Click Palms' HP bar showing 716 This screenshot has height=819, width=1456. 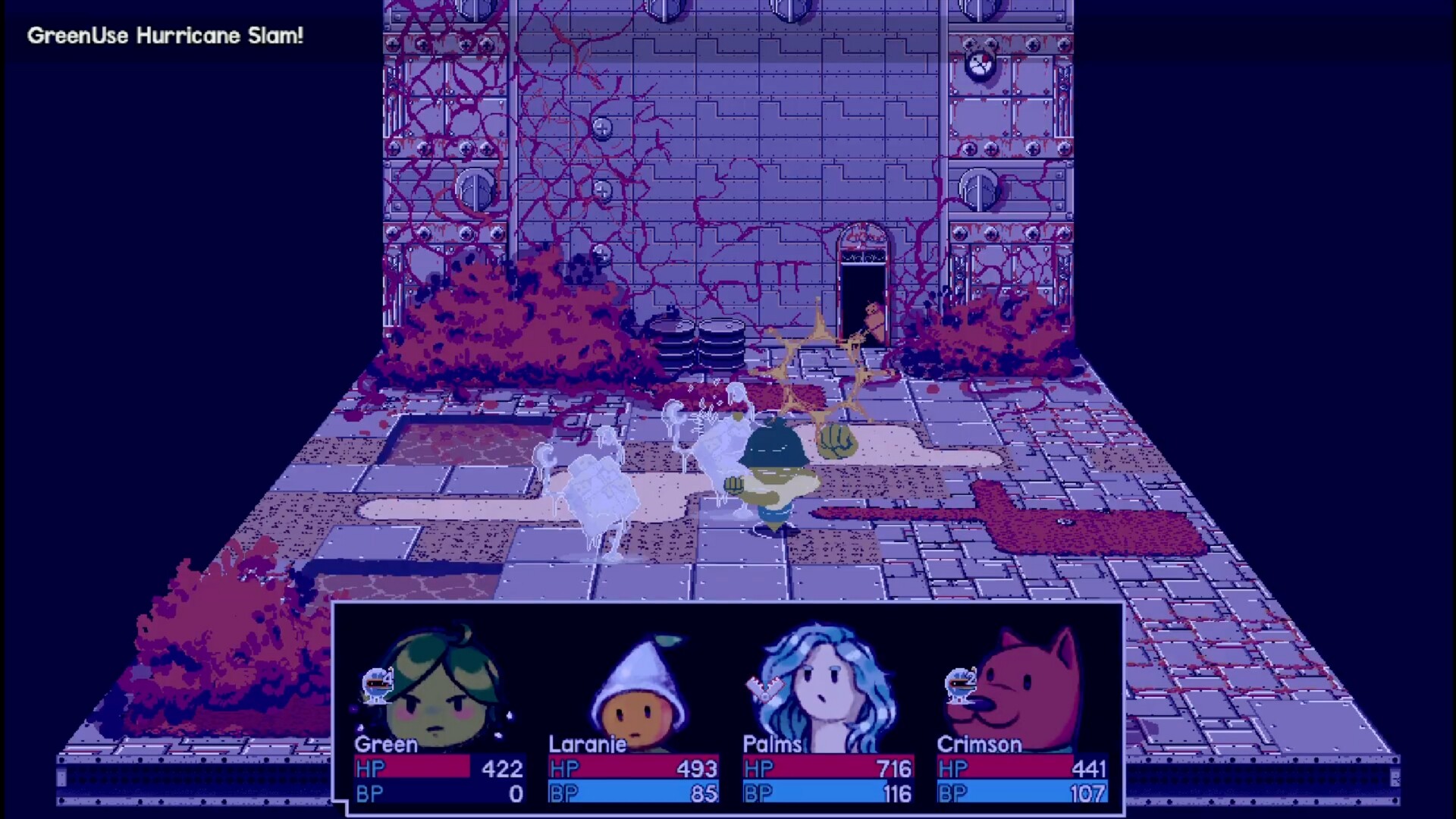pyautogui.click(x=826, y=769)
